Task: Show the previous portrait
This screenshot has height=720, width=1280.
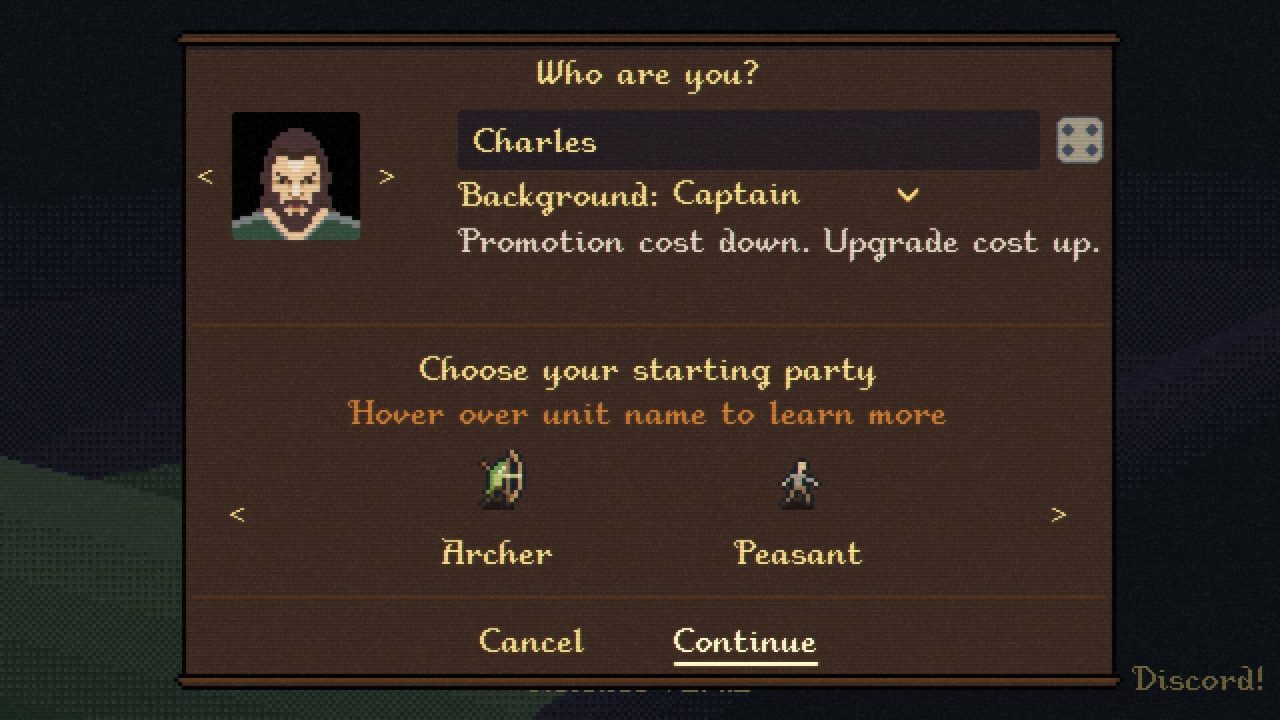Action: (x=205, y=177)
